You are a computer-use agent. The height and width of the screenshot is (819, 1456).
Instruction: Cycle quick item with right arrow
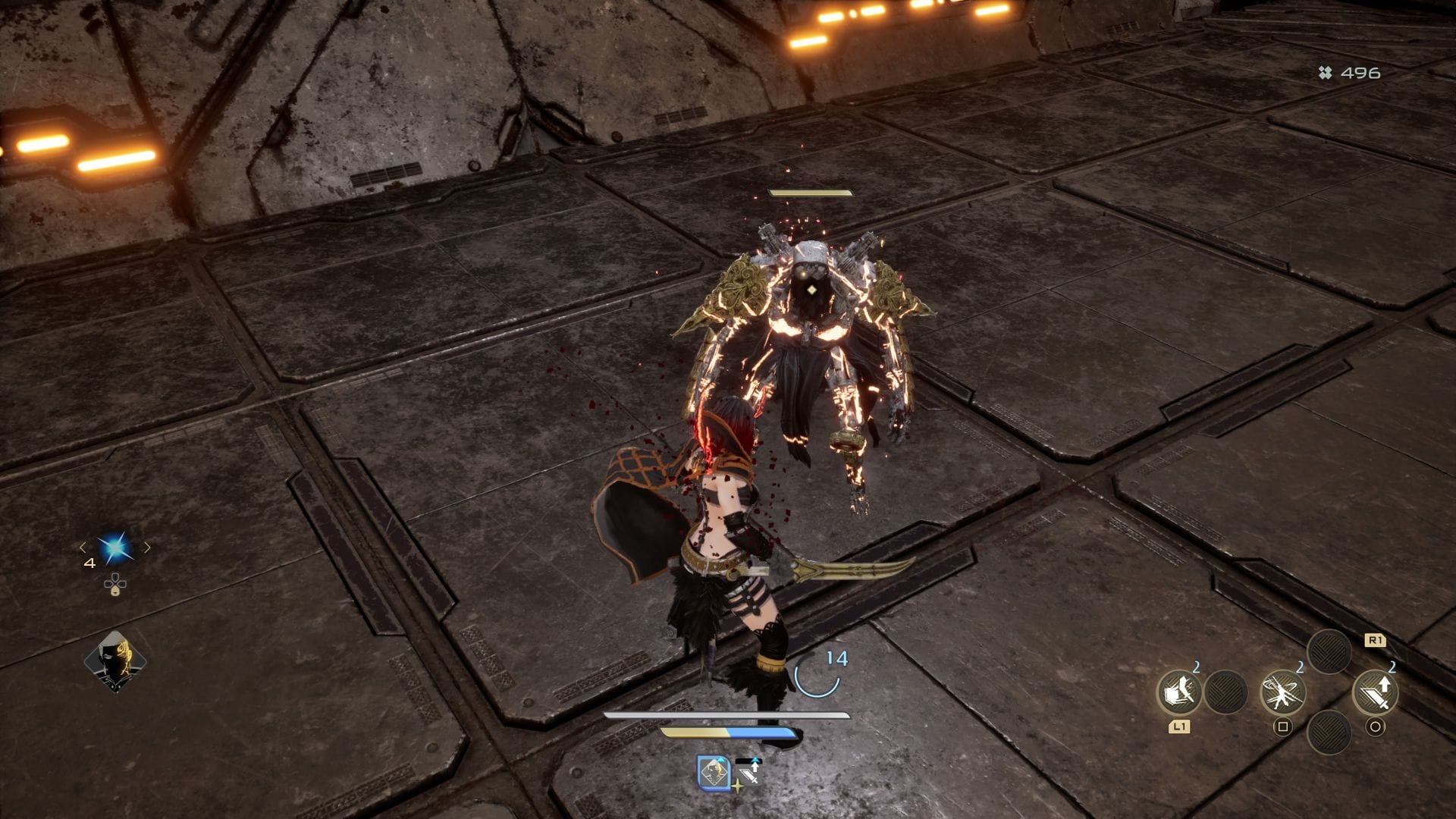(x=147, y=547)
